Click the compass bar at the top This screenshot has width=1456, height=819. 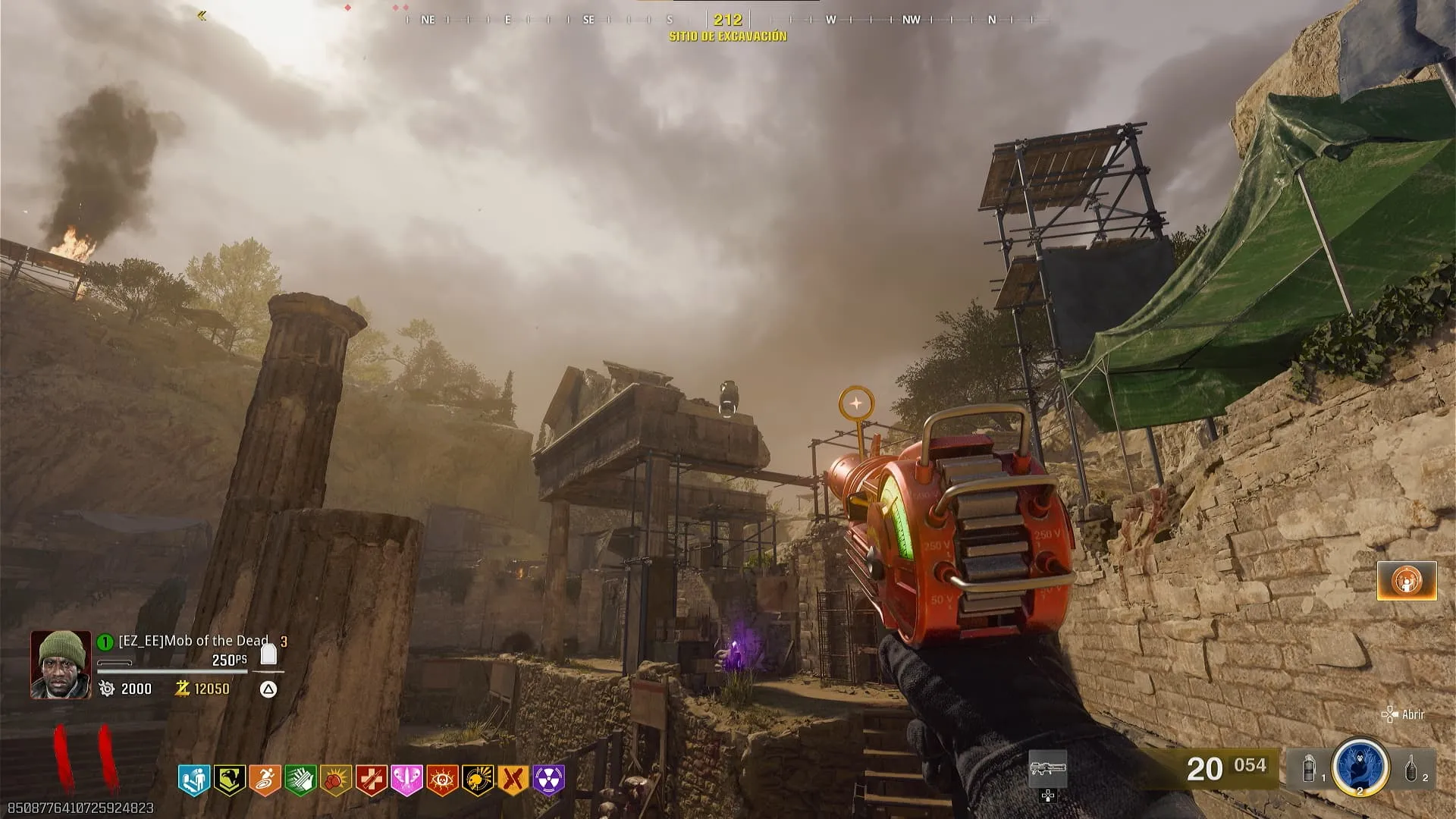tap(726, 20)
